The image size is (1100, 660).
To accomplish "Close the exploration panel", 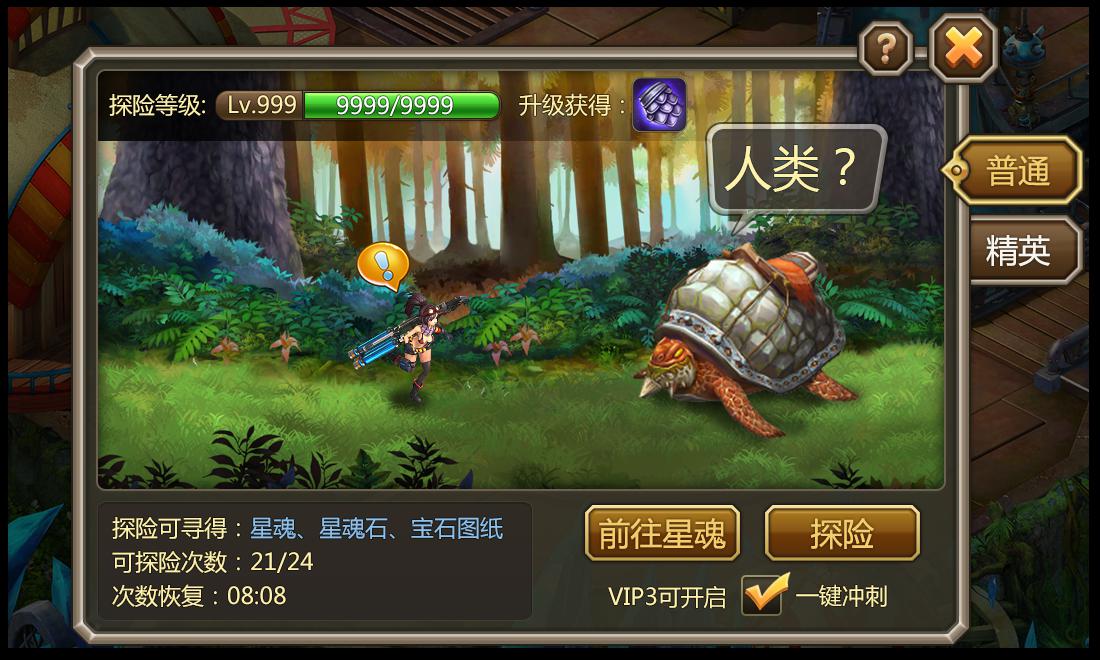I will (x=963, y=47).
